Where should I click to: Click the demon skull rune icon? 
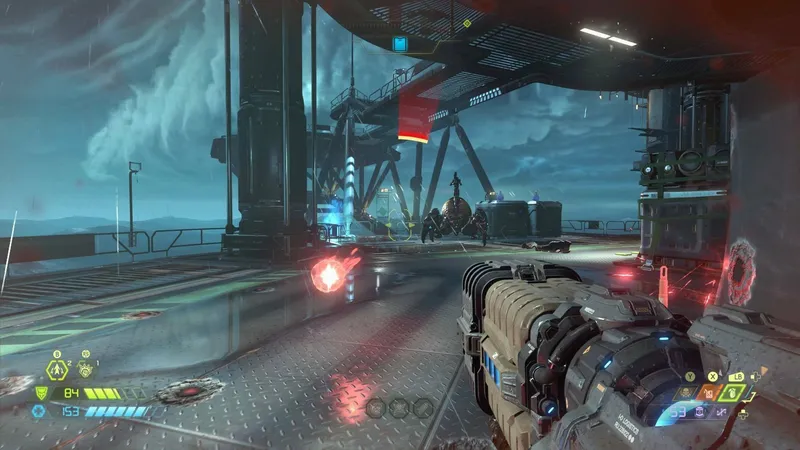(x=85, y=370)
